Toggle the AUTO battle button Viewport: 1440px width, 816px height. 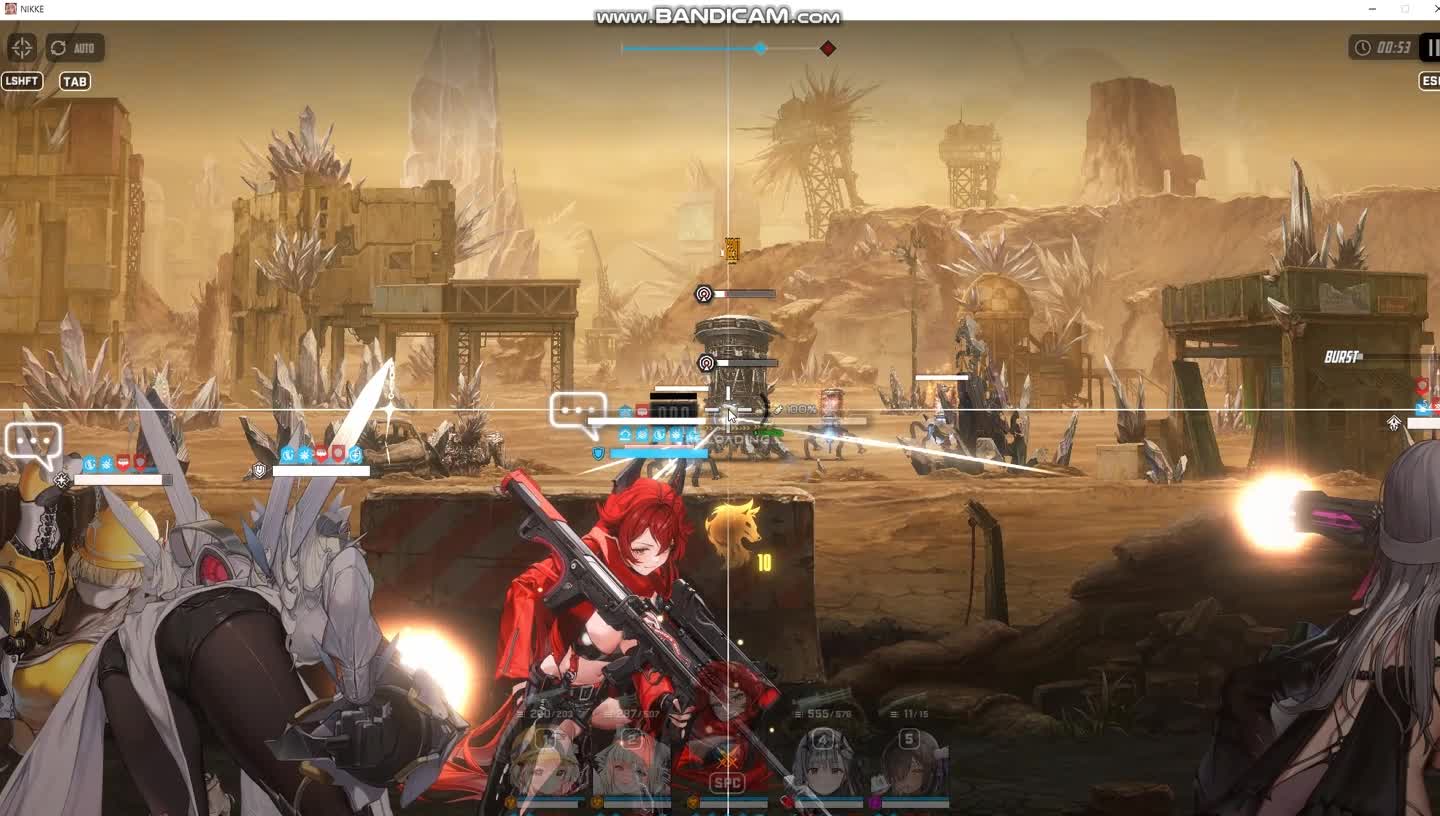coord(75,48)
